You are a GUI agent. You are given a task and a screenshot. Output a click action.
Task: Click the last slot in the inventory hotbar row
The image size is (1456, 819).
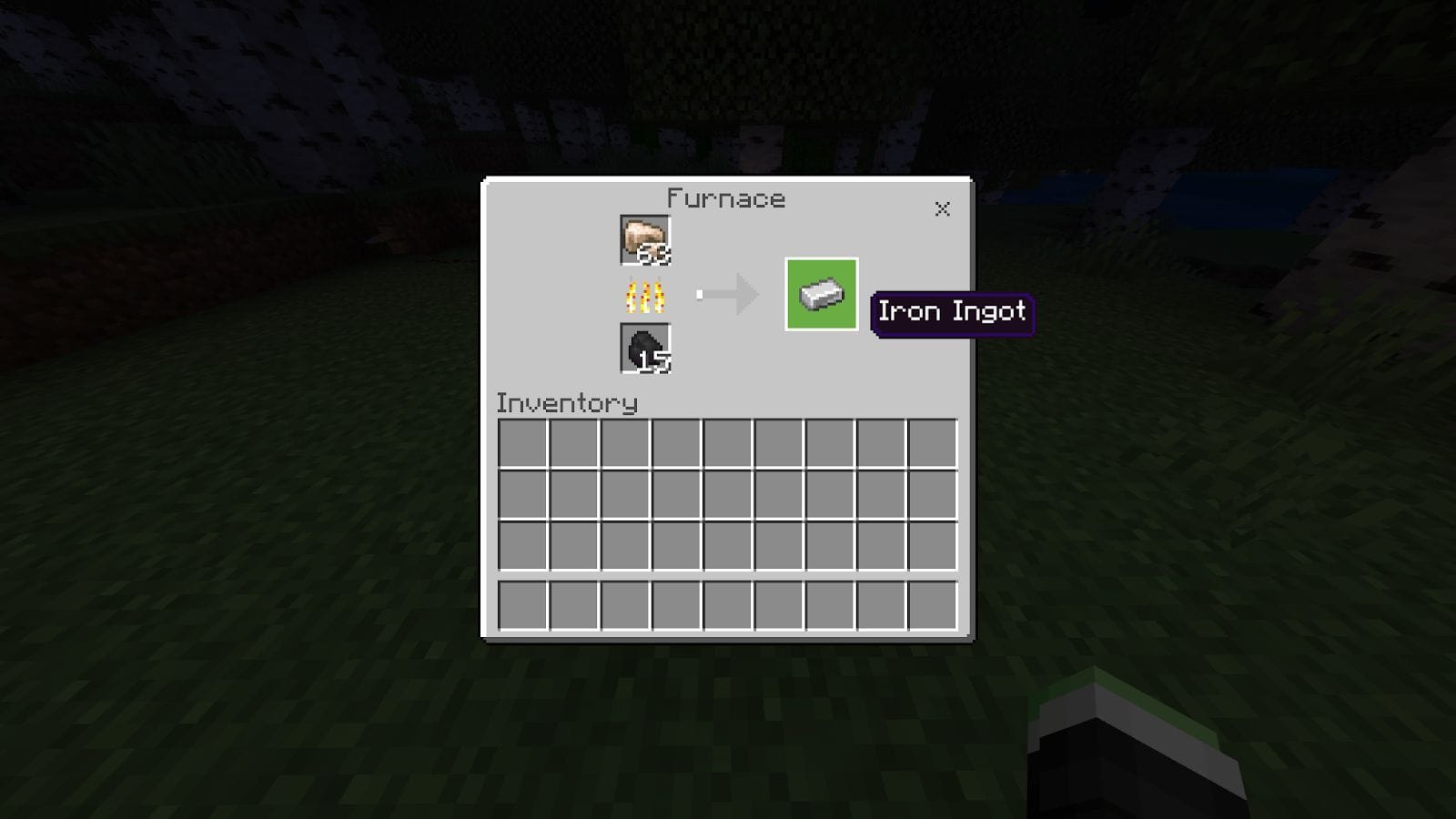[934, 602]
